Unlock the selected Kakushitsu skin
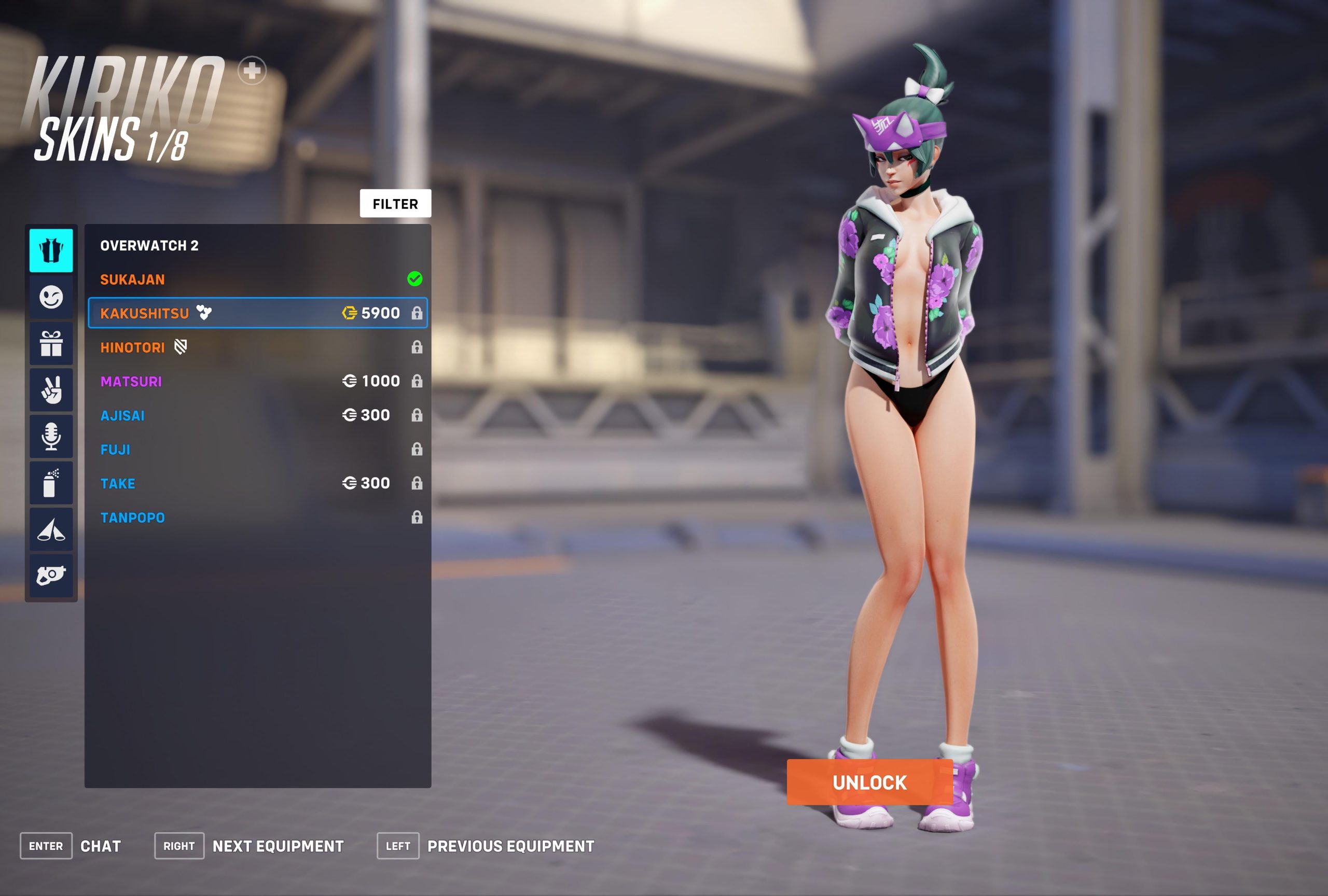The image size is (1328, 896). 869,782
